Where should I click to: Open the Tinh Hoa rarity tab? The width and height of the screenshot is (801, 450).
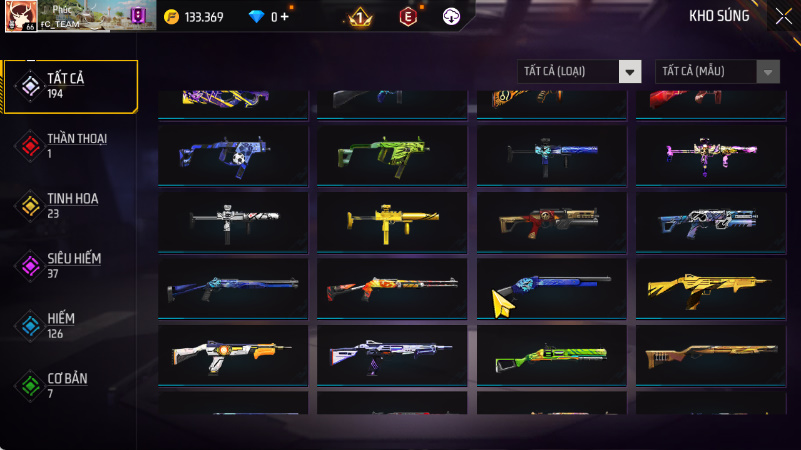70,205
